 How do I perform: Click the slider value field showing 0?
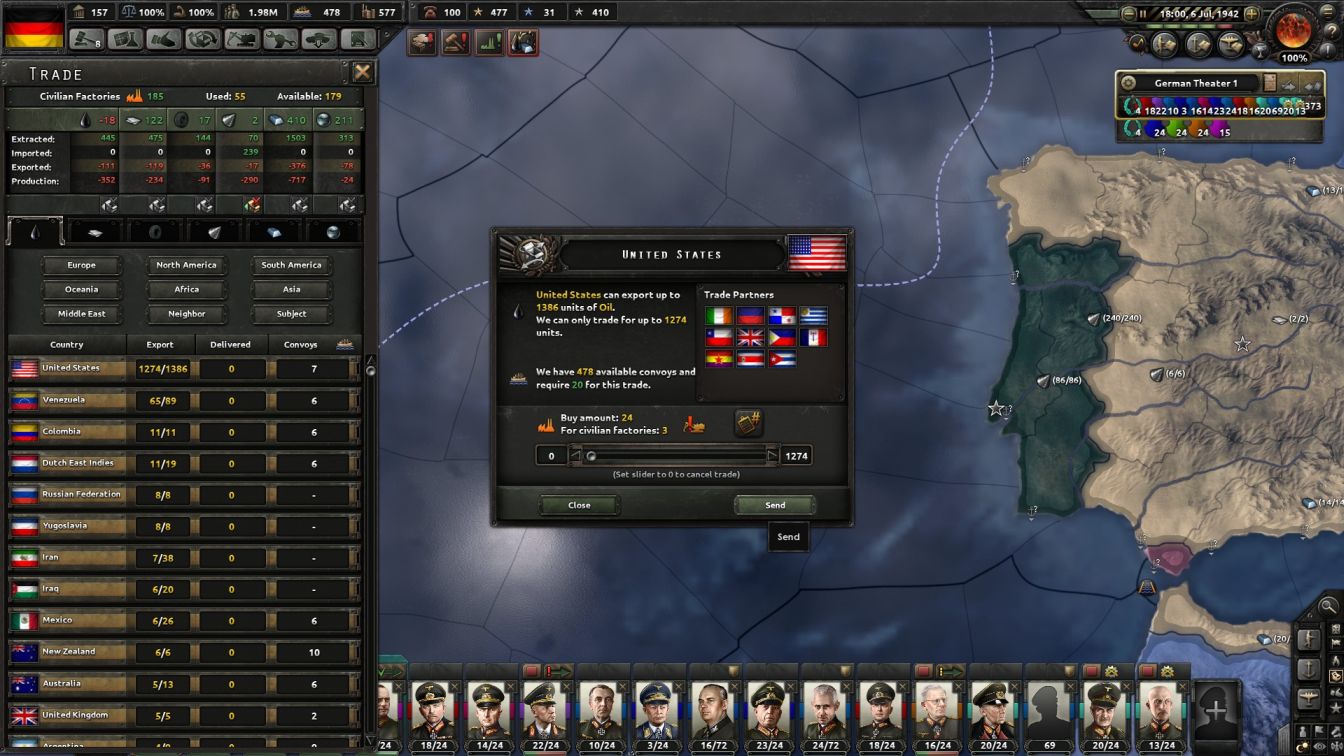[551, 456]
